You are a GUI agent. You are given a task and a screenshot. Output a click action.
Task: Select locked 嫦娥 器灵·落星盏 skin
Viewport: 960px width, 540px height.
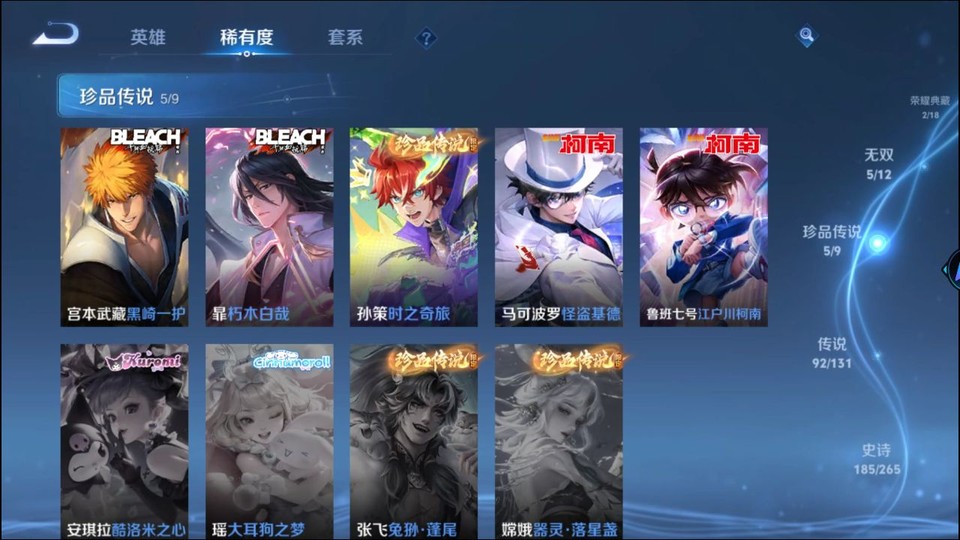point(559,442)
